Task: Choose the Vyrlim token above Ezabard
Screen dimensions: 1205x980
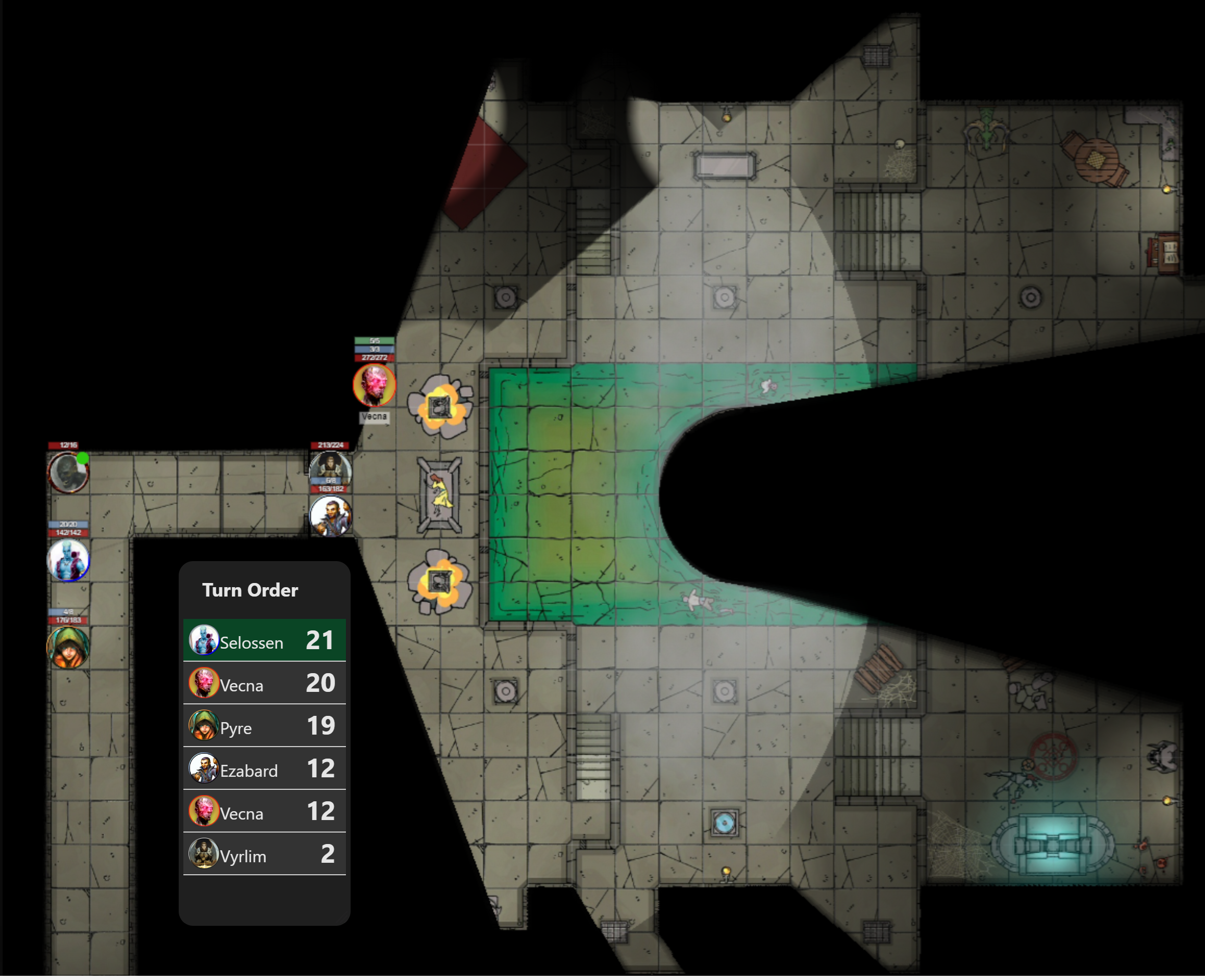Action: [x=331, y=467]
